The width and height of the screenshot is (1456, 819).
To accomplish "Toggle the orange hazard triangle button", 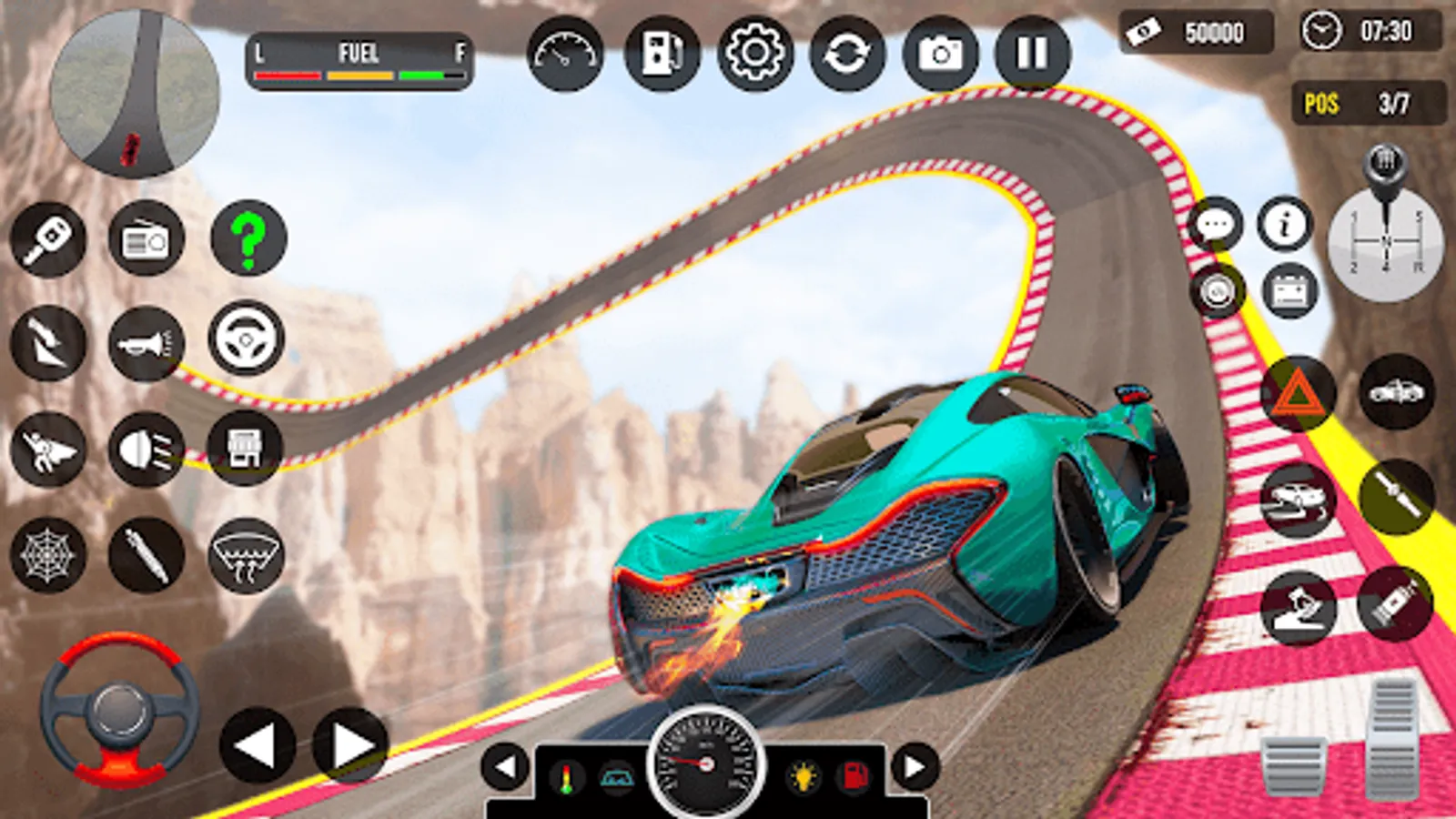I will [1298, 394].
